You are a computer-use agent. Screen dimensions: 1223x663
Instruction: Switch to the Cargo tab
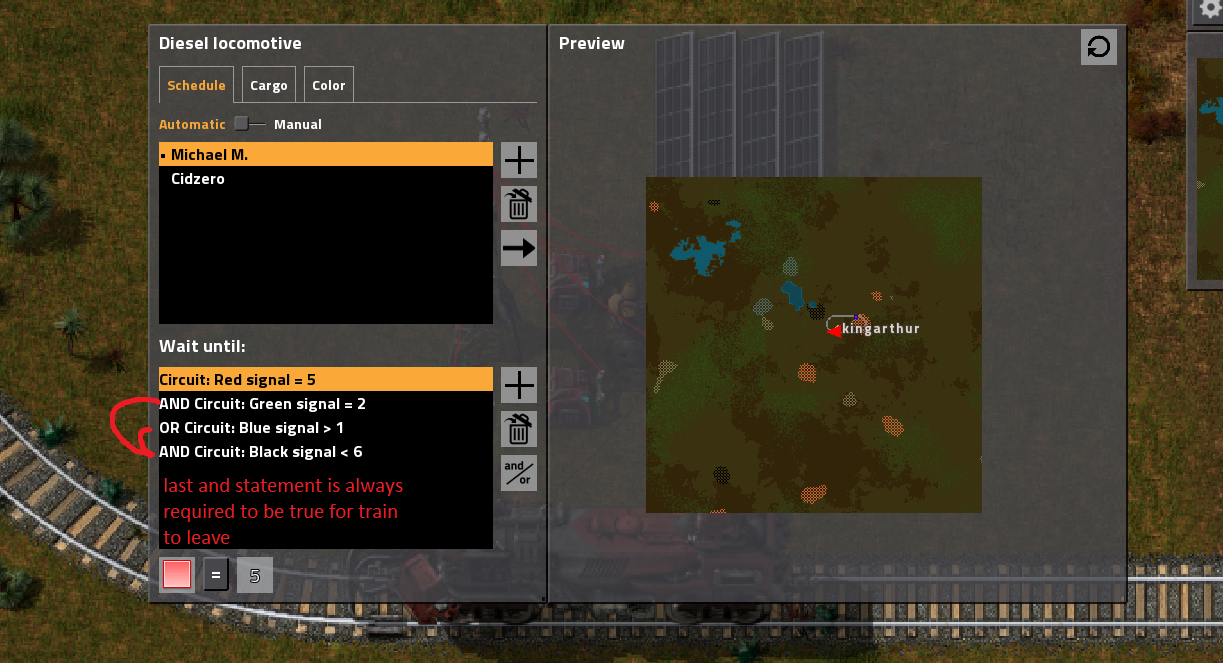269,86
